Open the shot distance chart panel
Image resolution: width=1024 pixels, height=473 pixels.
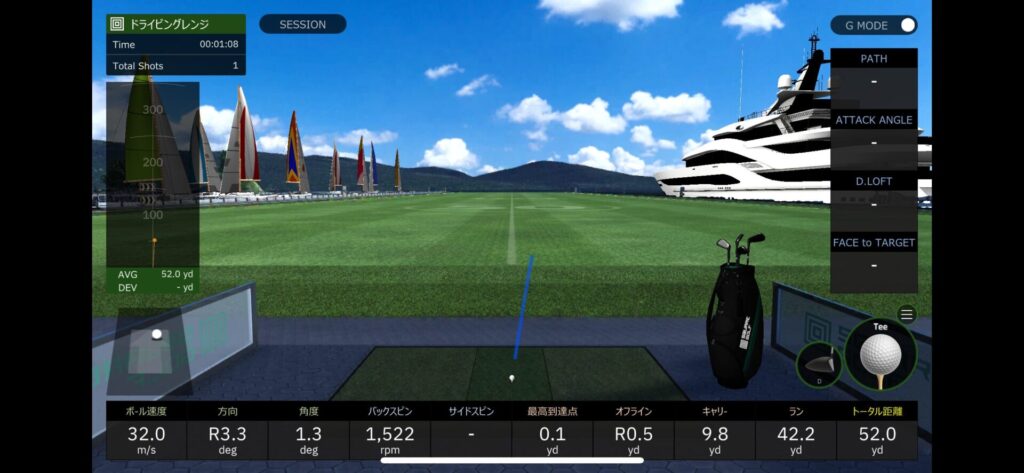pyautogui.click(x=153, y=185)
